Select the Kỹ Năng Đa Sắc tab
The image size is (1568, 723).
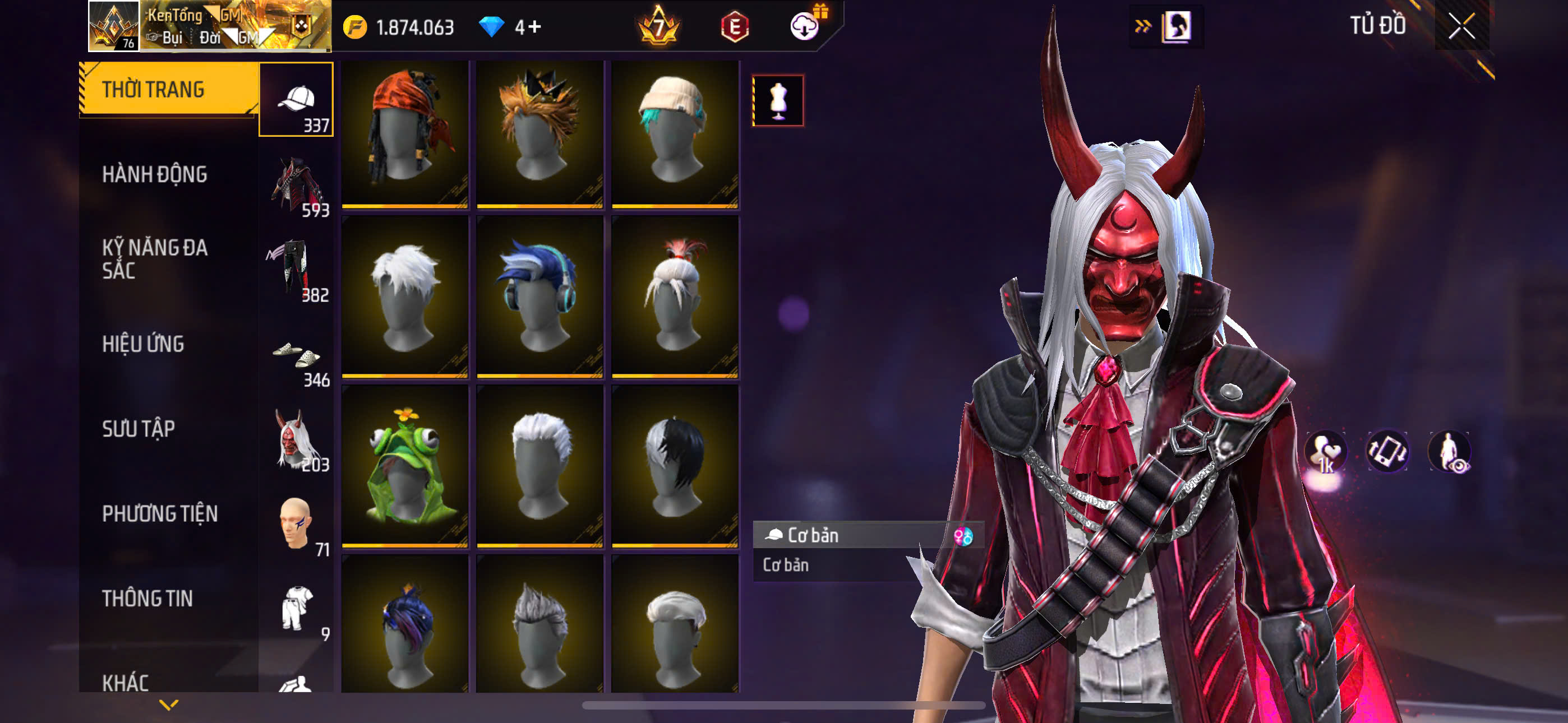click(155, 258)
